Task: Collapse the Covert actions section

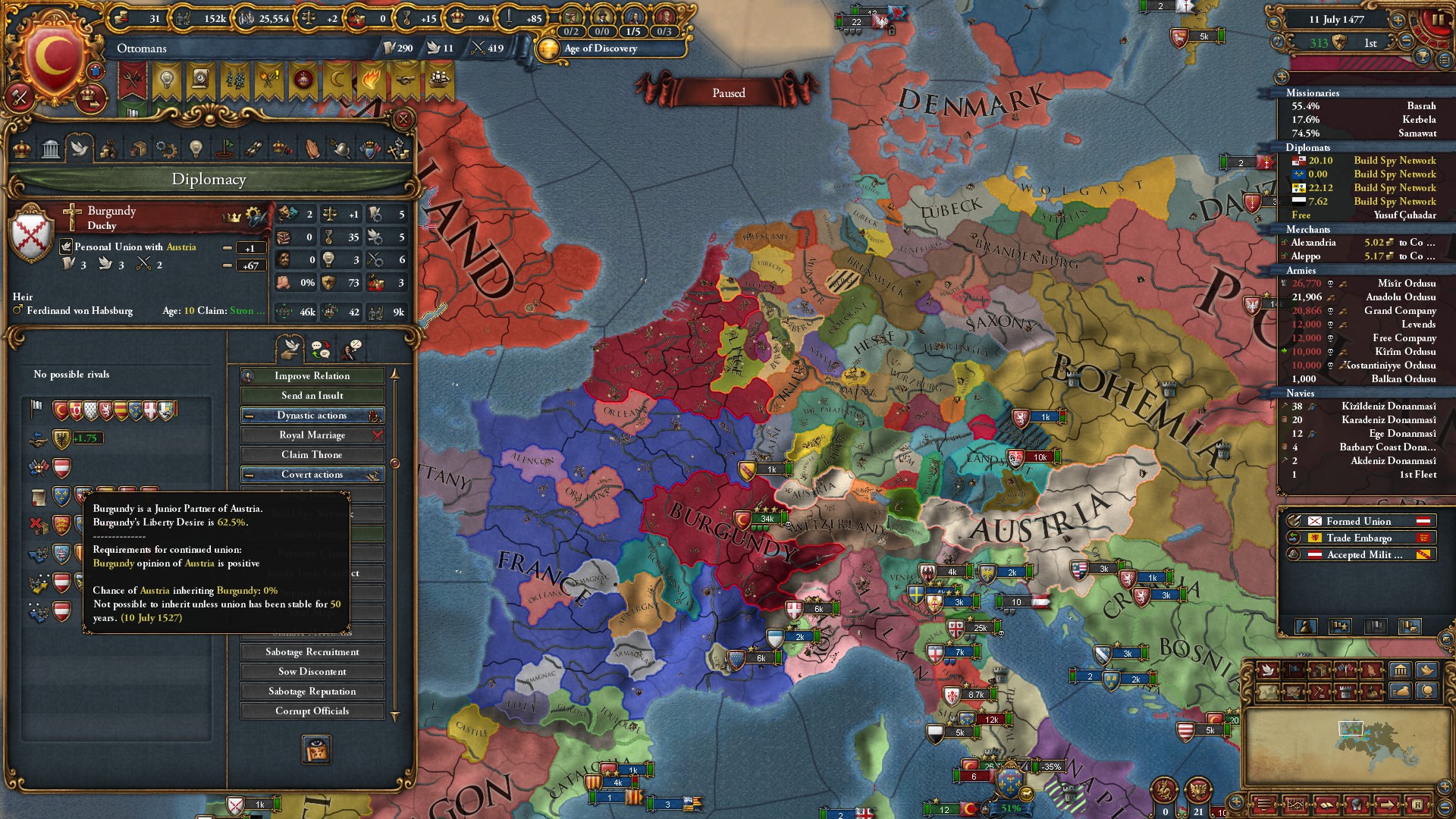Action: tap(249, 475)
